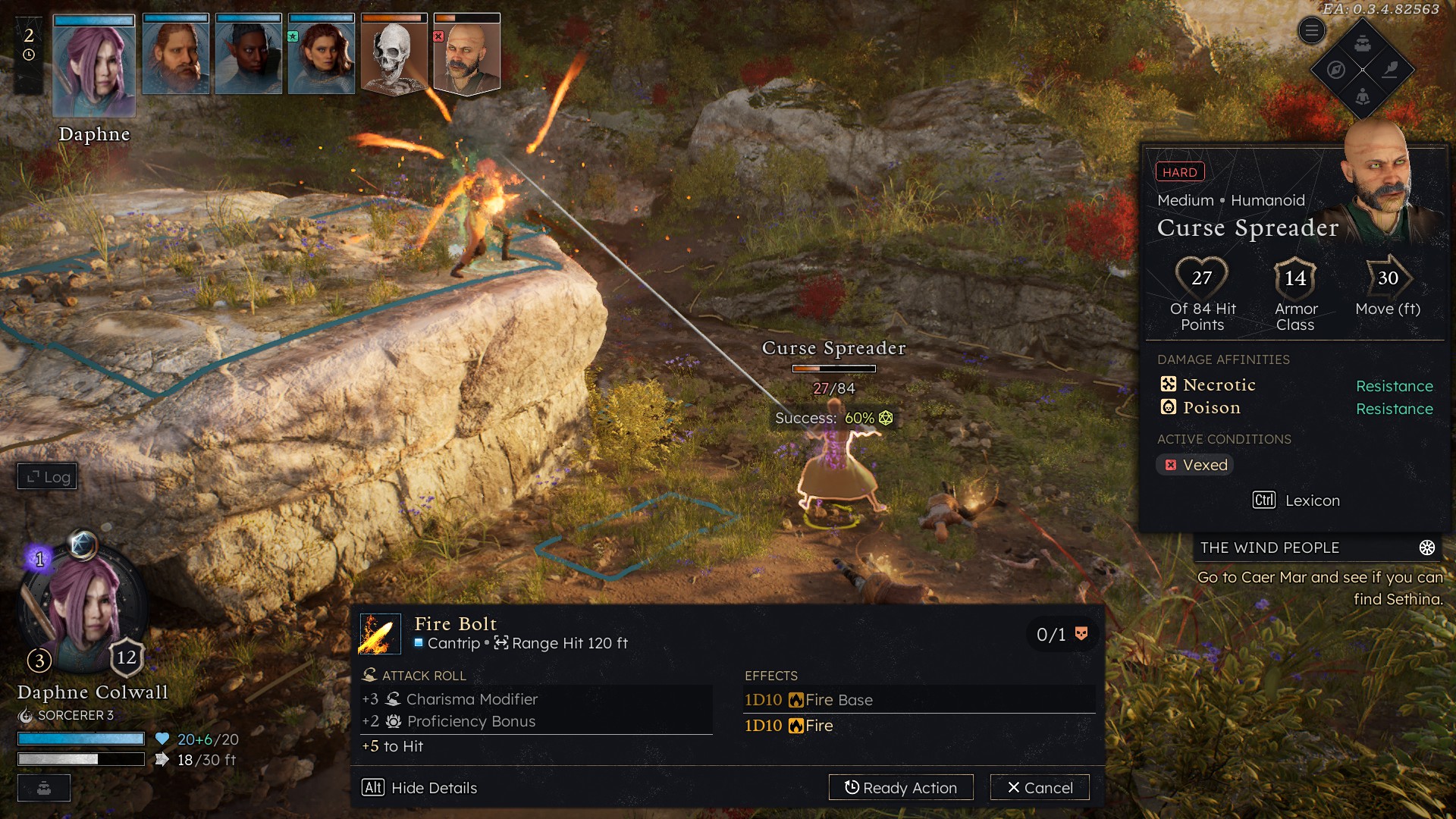Click the Fire Bolt spell icon

point(380,634)
